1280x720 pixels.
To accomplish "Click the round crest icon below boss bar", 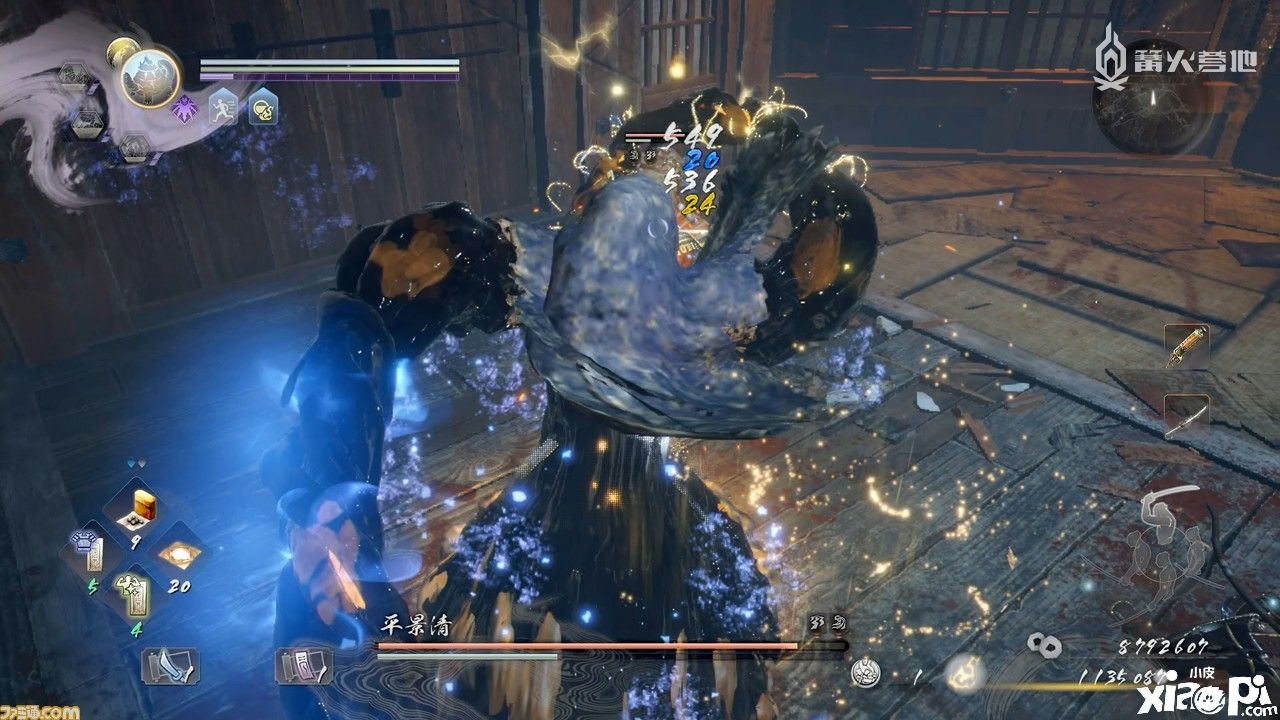I will point(865,674).
